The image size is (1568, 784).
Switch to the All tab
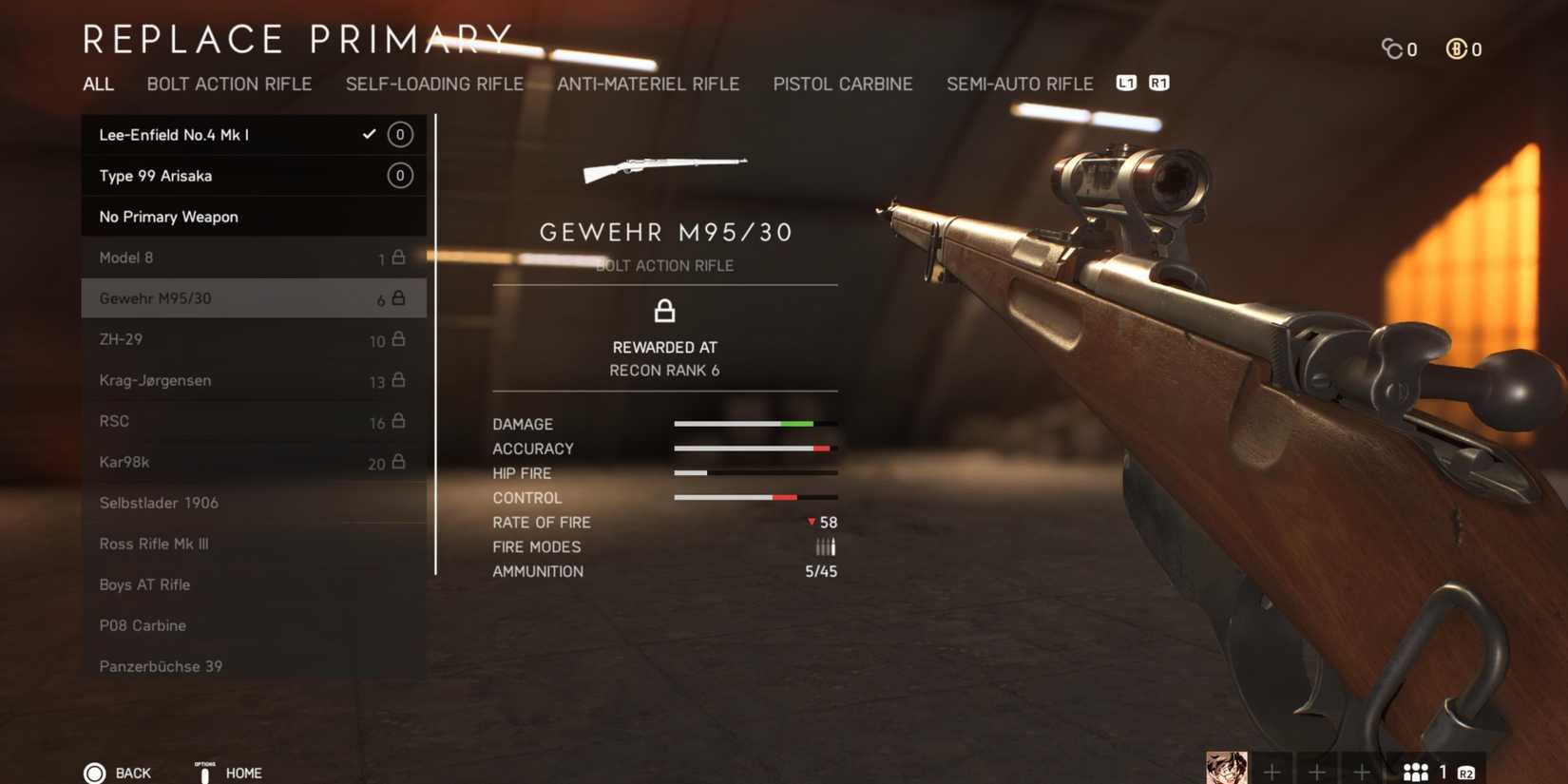coord(98,84)
